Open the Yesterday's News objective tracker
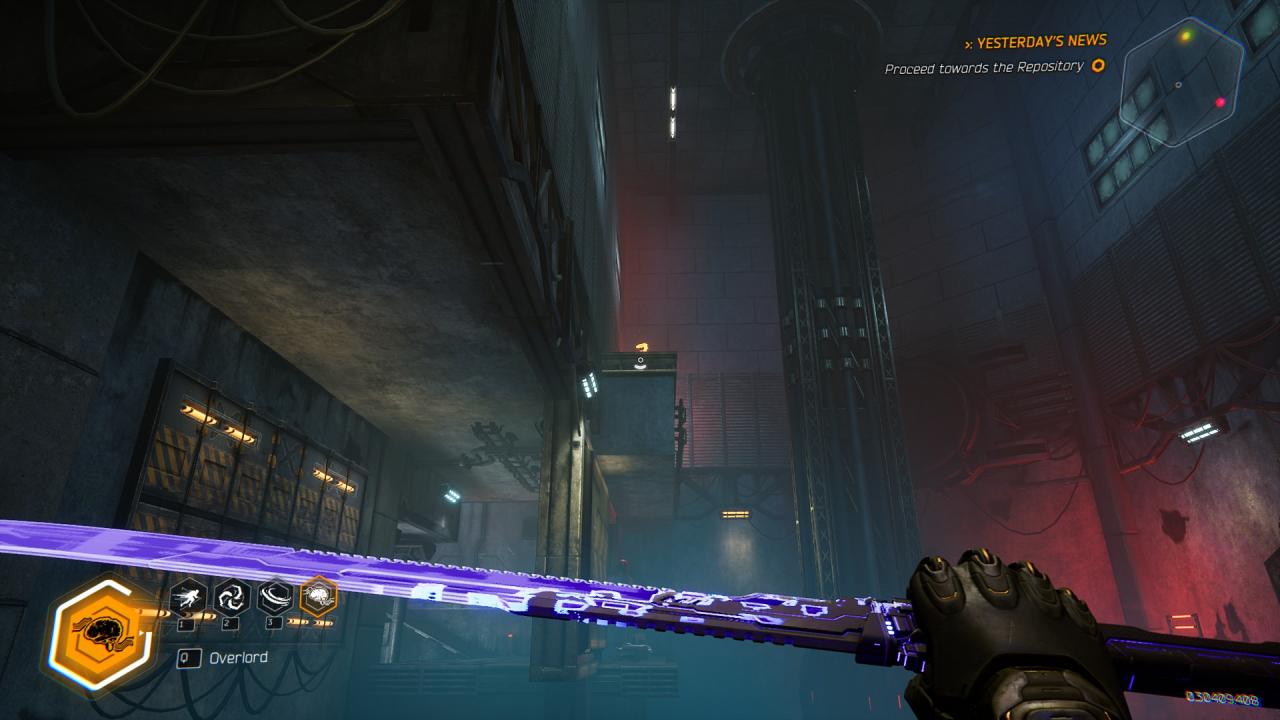The width and height of the screenshot is (1280, 720). [x=1036, y=42]
